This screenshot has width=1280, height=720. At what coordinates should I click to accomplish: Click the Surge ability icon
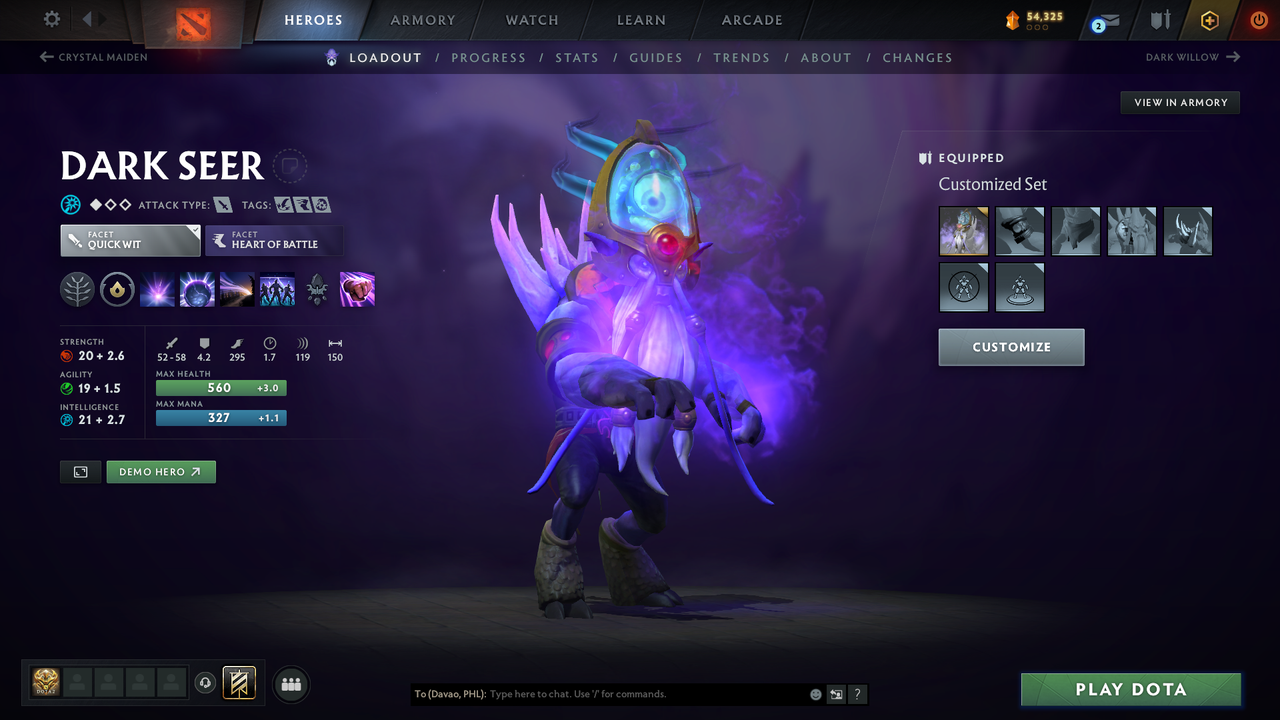pos(237,289)
